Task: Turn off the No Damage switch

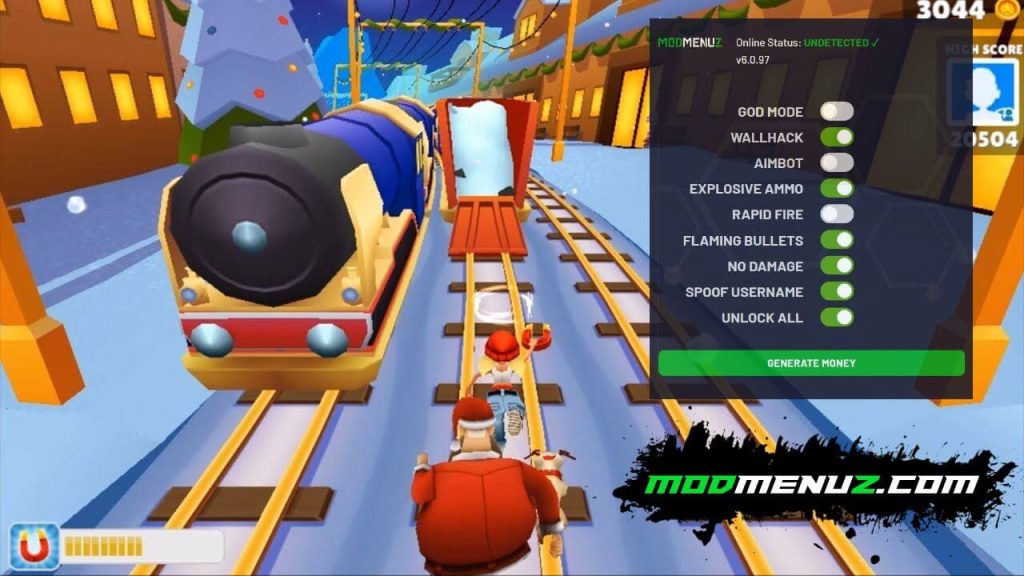Action: click(837, 266)
